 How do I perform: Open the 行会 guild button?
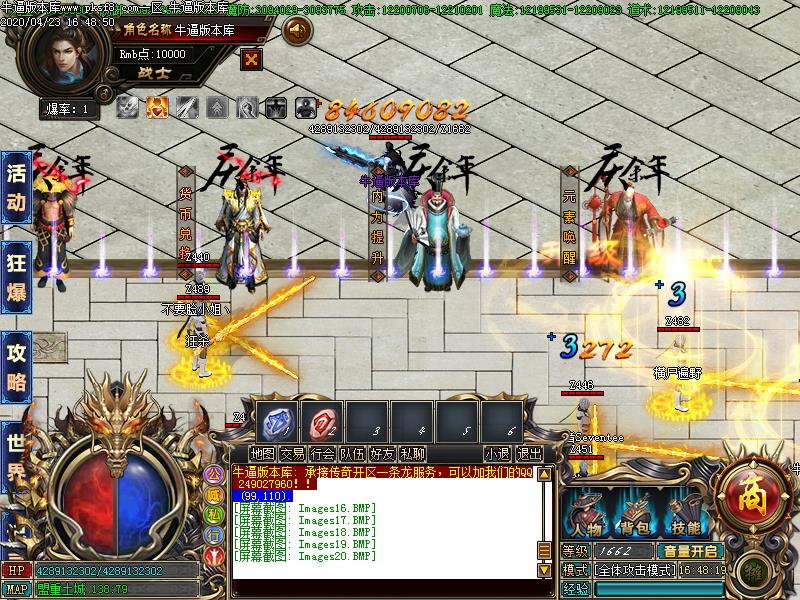(x=322, y=454)
